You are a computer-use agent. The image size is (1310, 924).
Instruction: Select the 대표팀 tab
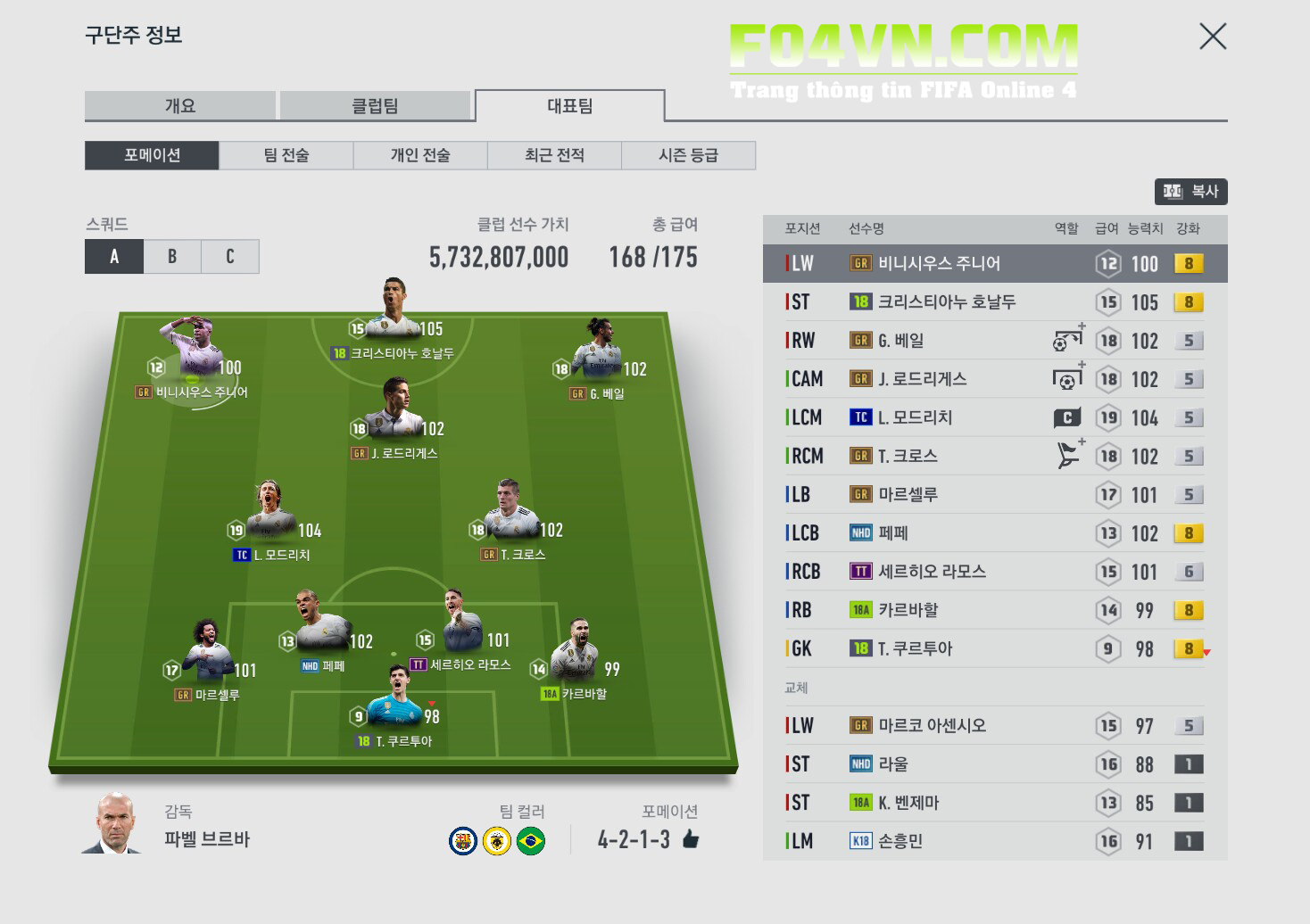(569, 105)
